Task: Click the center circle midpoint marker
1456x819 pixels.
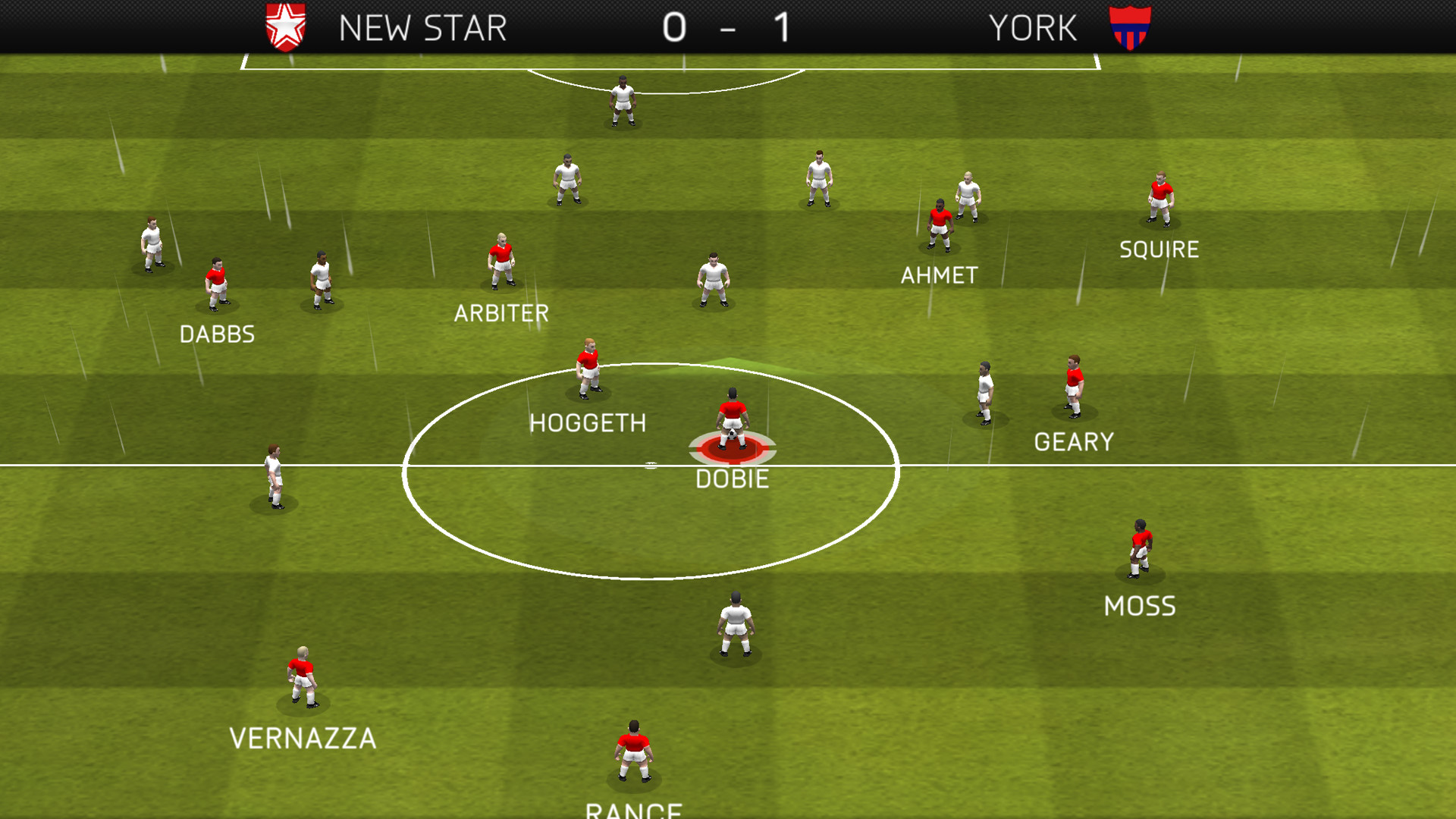Action: pyautogui.click(x=651, y=464)
